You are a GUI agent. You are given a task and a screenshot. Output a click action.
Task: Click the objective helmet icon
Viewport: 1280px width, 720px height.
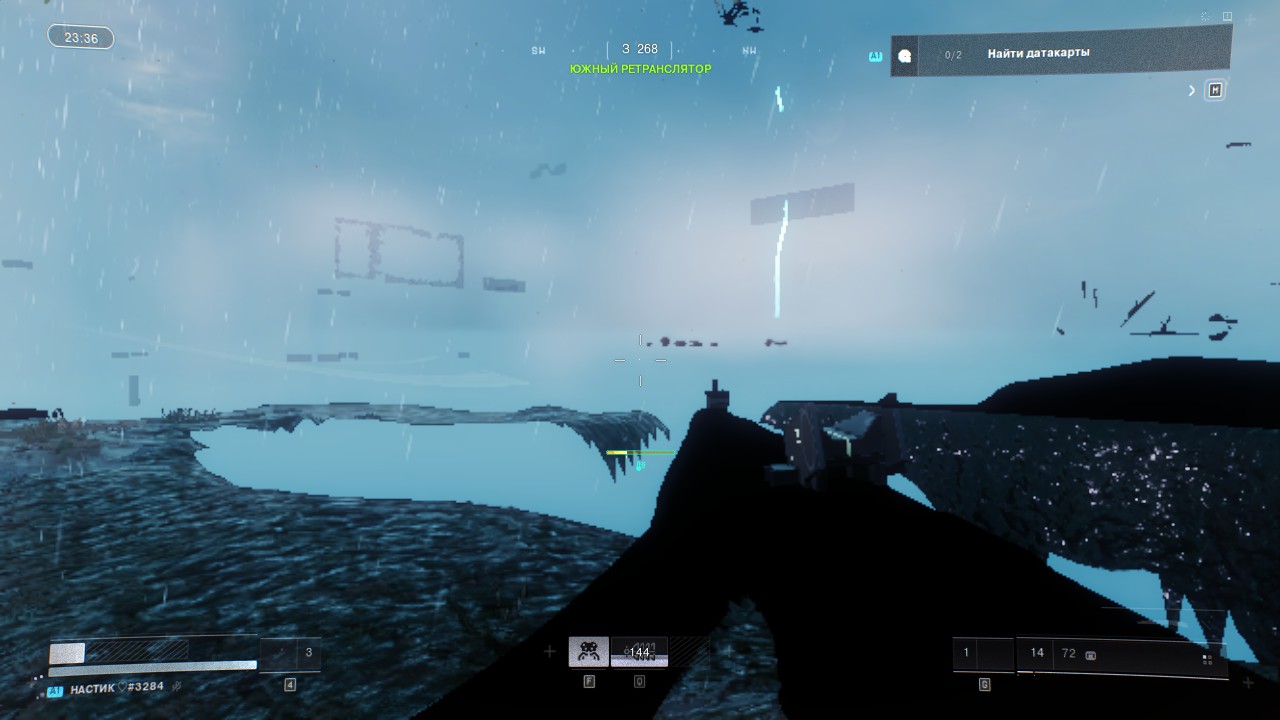(905, 56)
